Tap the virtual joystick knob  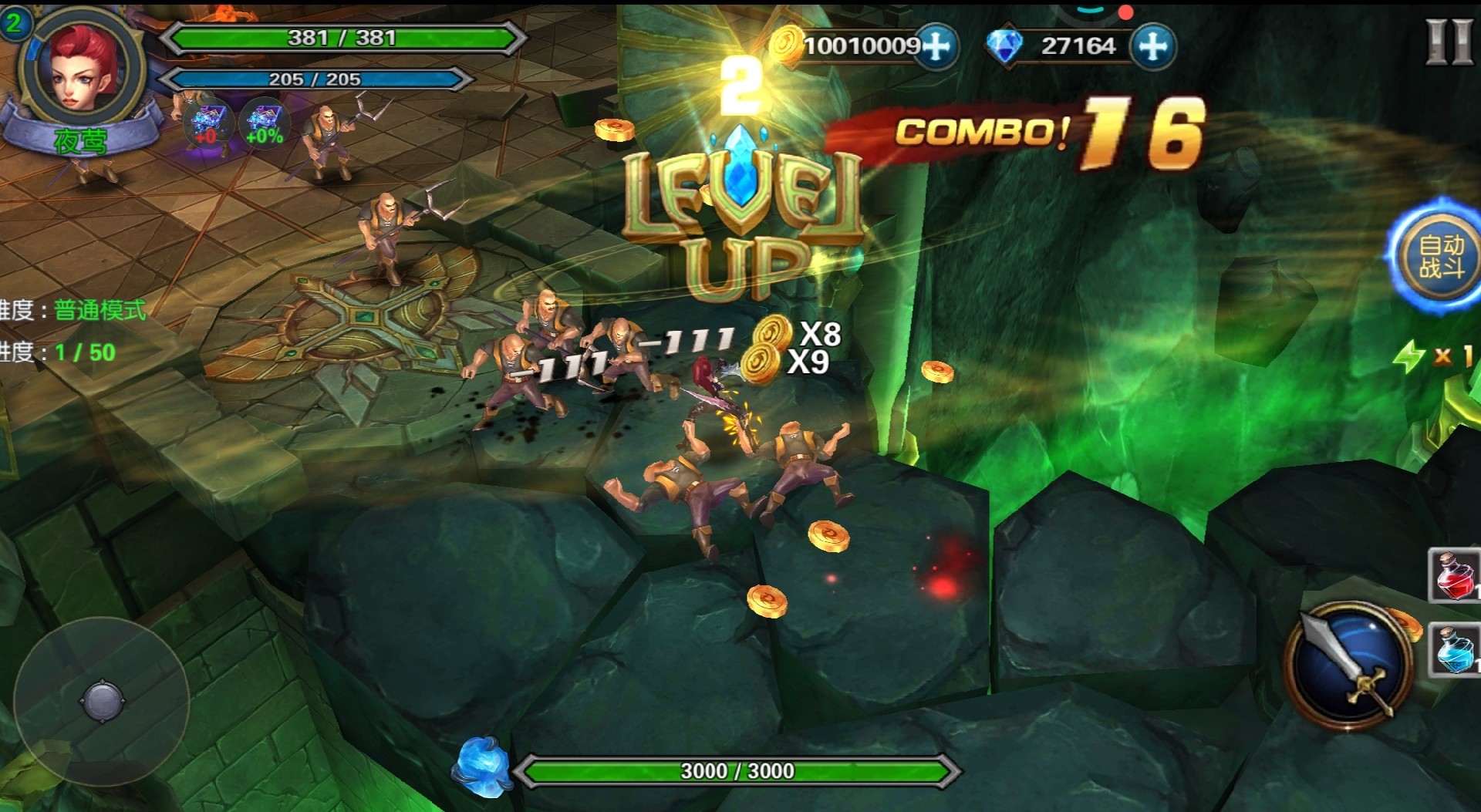click(x=102, y=701)
